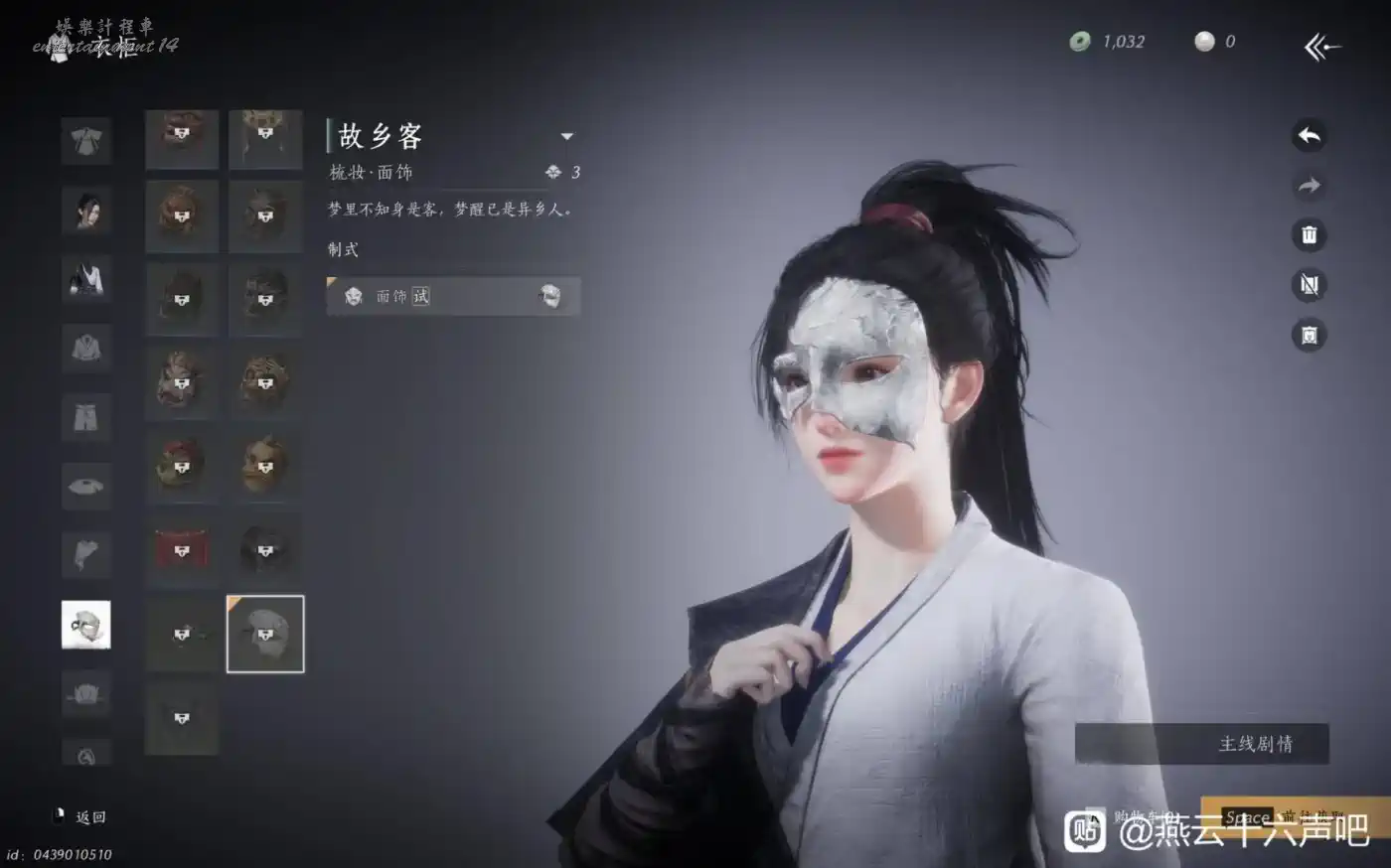Click the portrait frame icon button

click(1310, 335)
